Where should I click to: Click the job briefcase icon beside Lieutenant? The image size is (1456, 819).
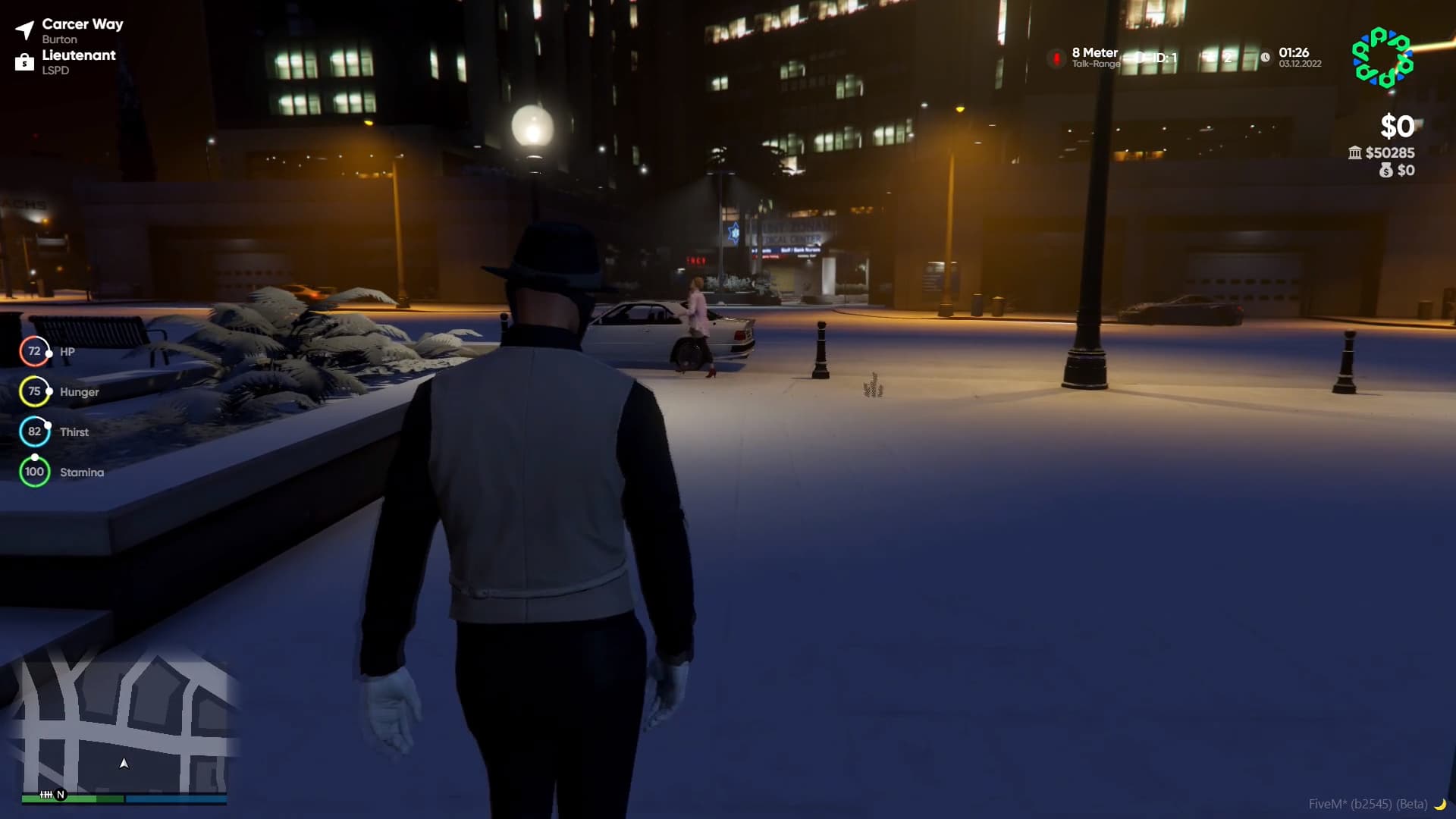pyautogui.click(x=25, y=62)
